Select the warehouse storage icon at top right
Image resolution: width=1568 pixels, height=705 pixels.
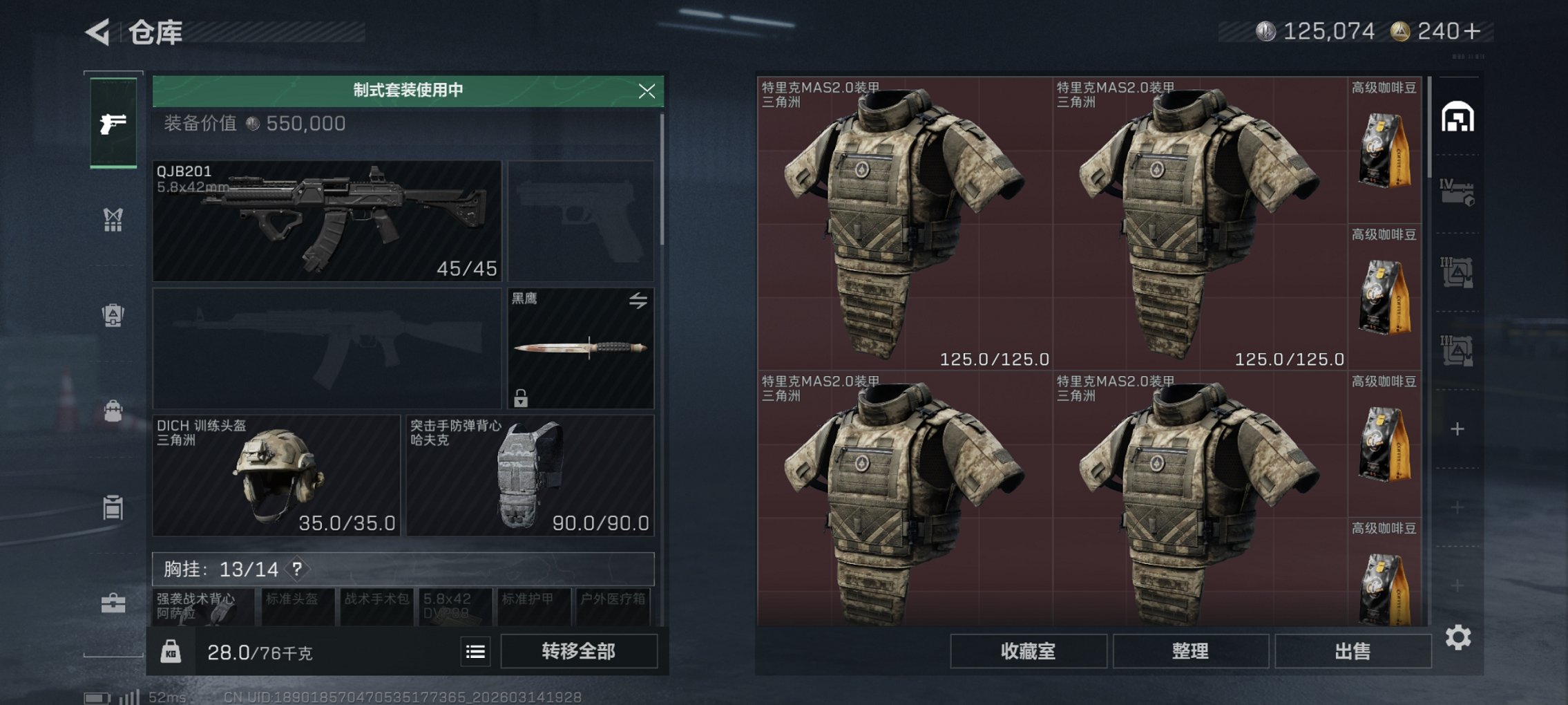pyautogui.click(x=1459, y=117)
